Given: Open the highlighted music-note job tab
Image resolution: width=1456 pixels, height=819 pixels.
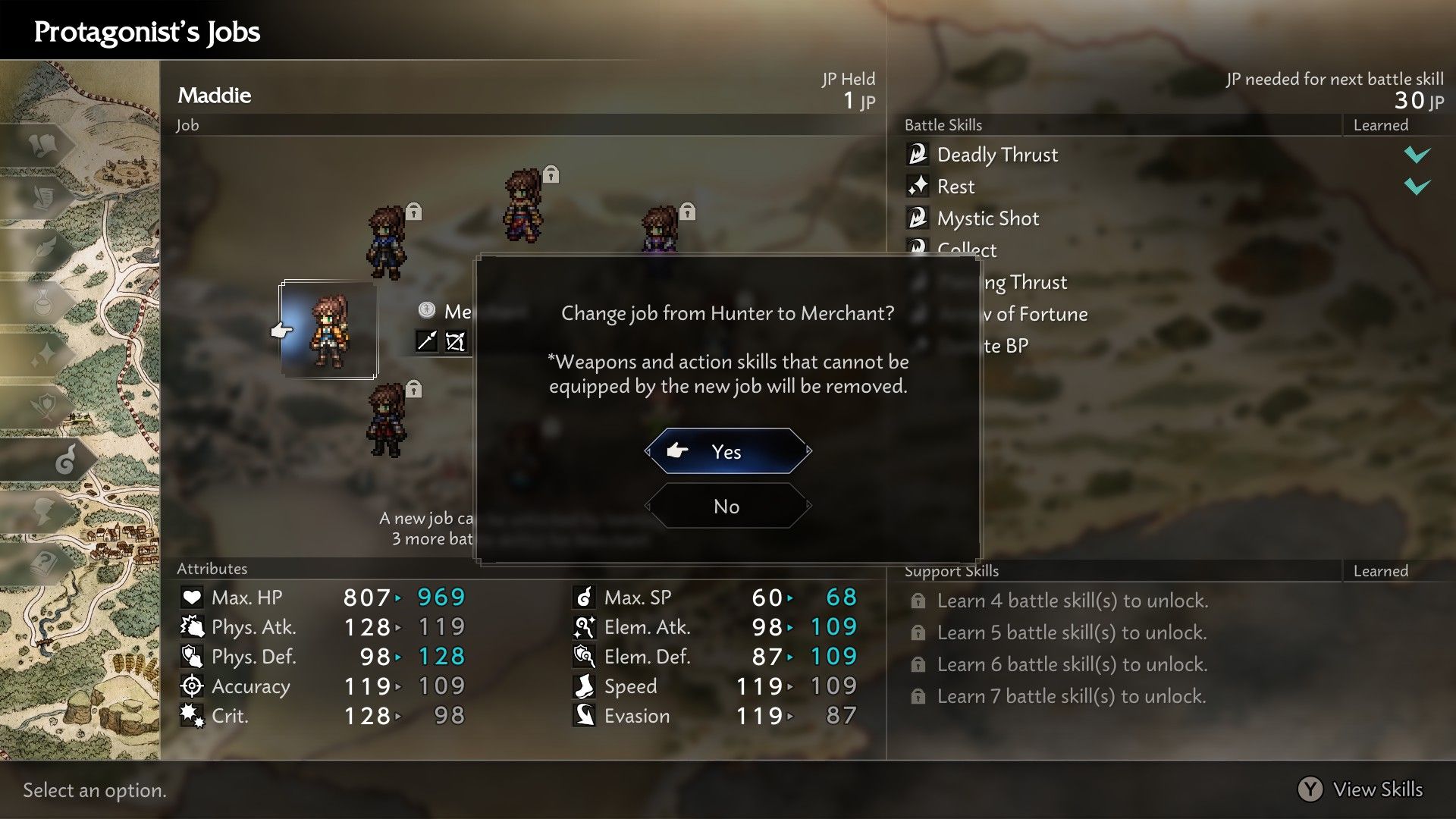Looking at the screenshot, I should click(x=66, y=460).
